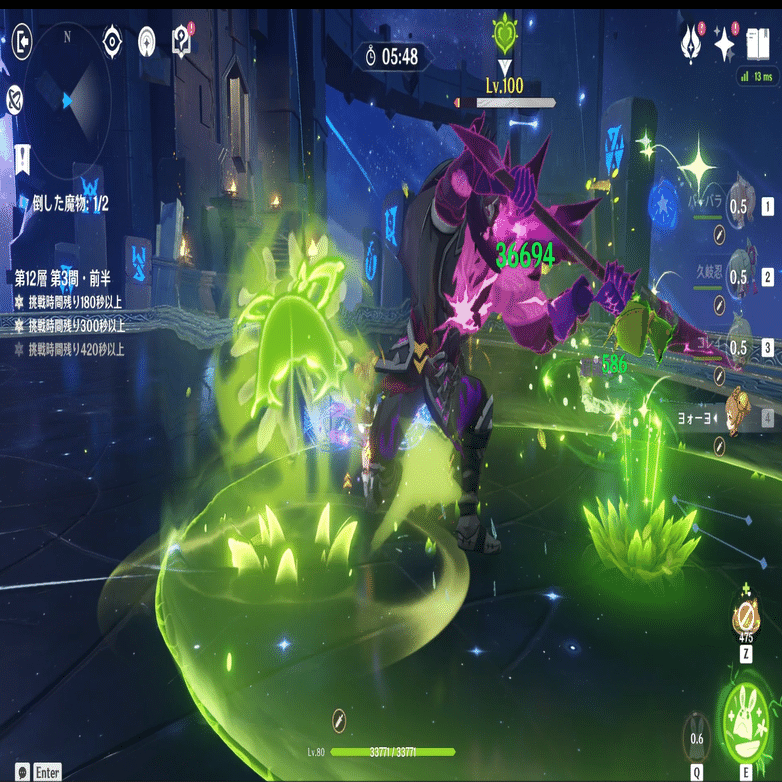Image resolution: width=782 pixels, height=782 pixels.
Task: Open the eye-shaped icon beside the minimap
Action: tap(112, 41)
